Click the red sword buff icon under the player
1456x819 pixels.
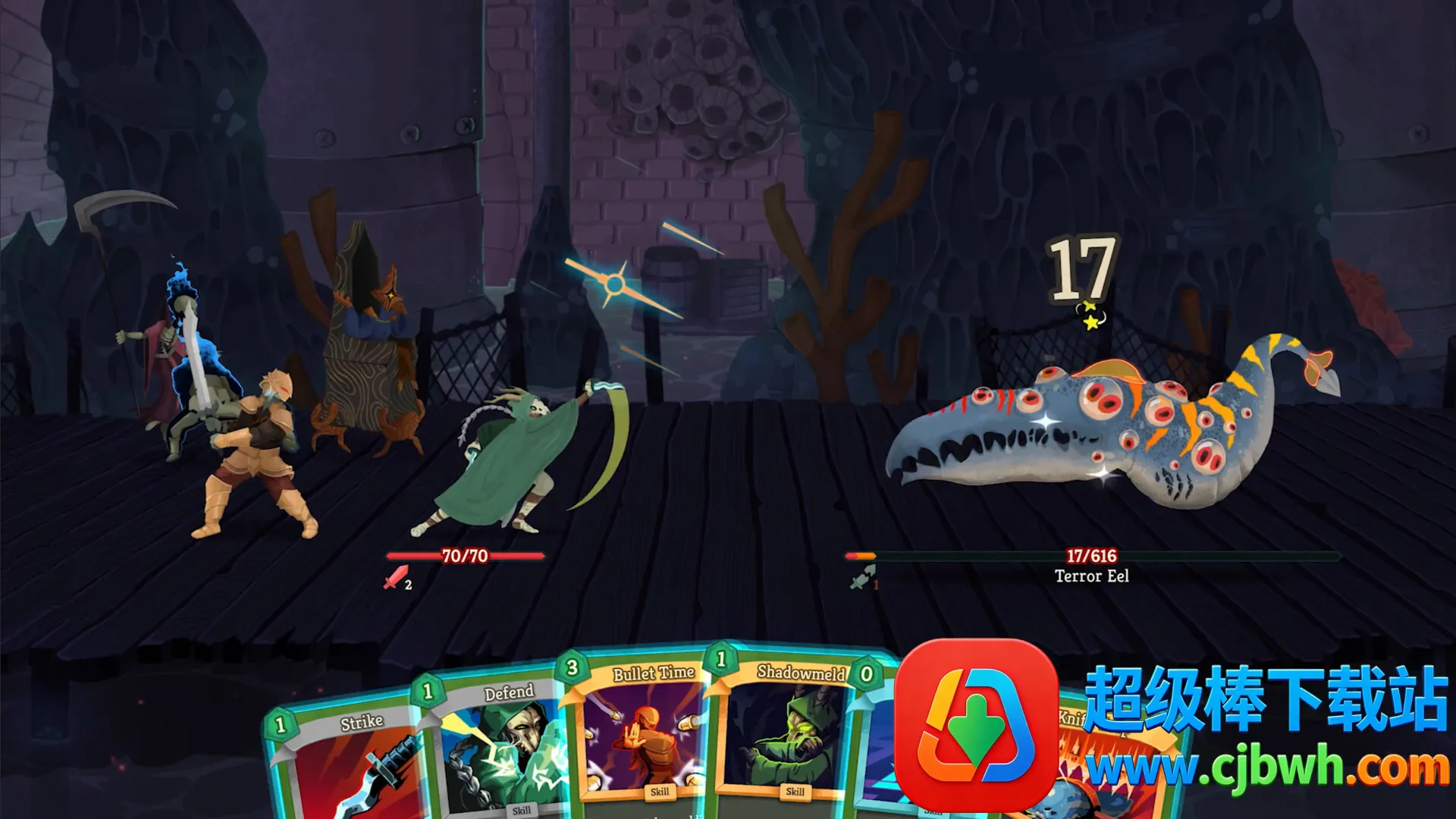pyautogui.click(x=396, y=578)
